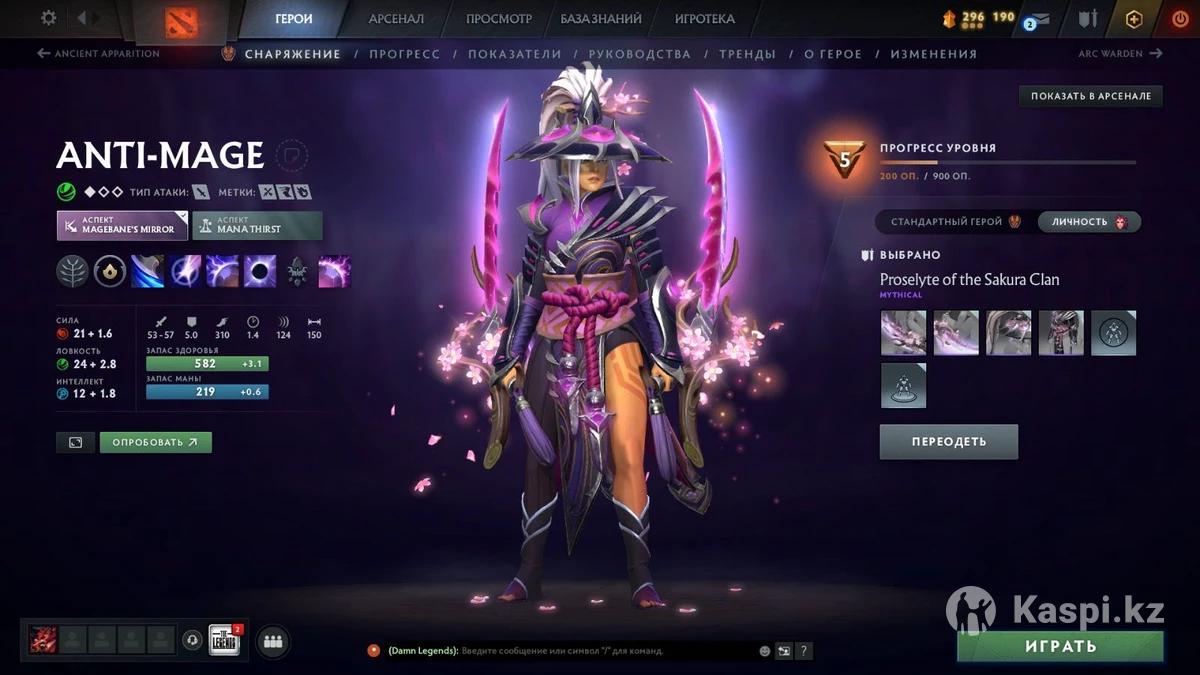This screenshot has width=1200, height=675.
Task: Go to previous hero Ancient Apparition
Action: pos(98,54)
